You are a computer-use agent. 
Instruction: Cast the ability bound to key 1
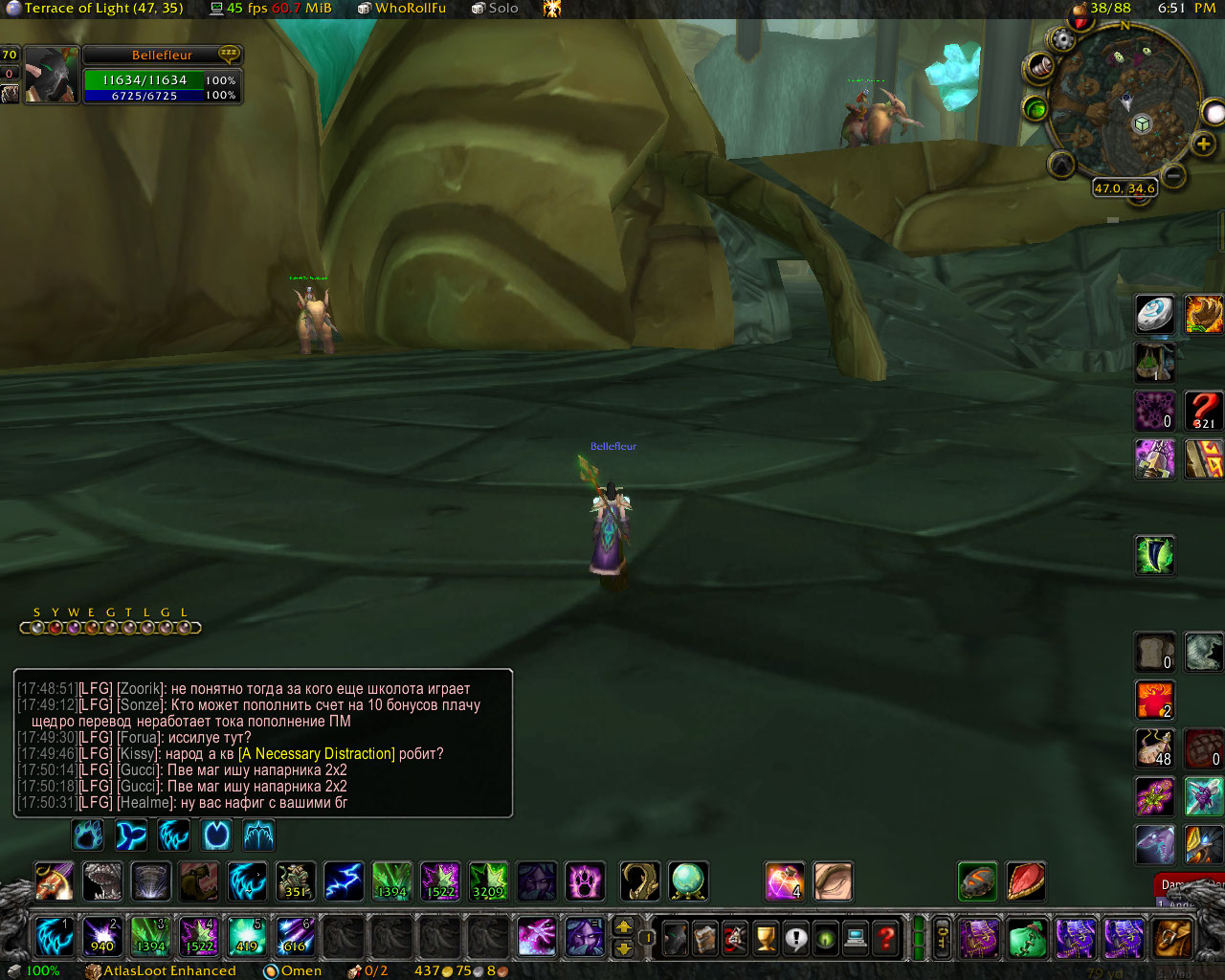click(55, 937)
